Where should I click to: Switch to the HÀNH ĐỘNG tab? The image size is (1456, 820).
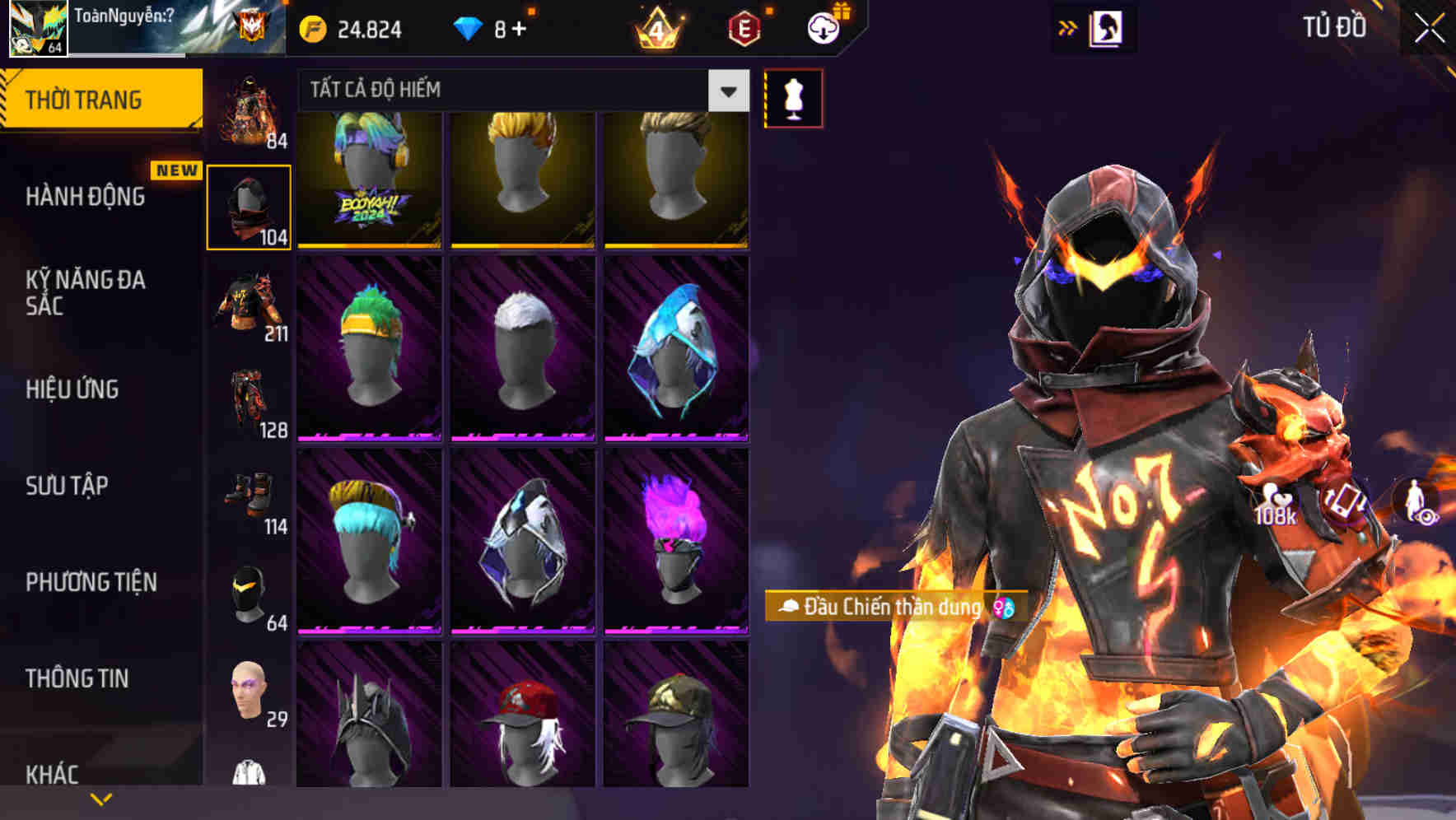(x=87, y=197)
